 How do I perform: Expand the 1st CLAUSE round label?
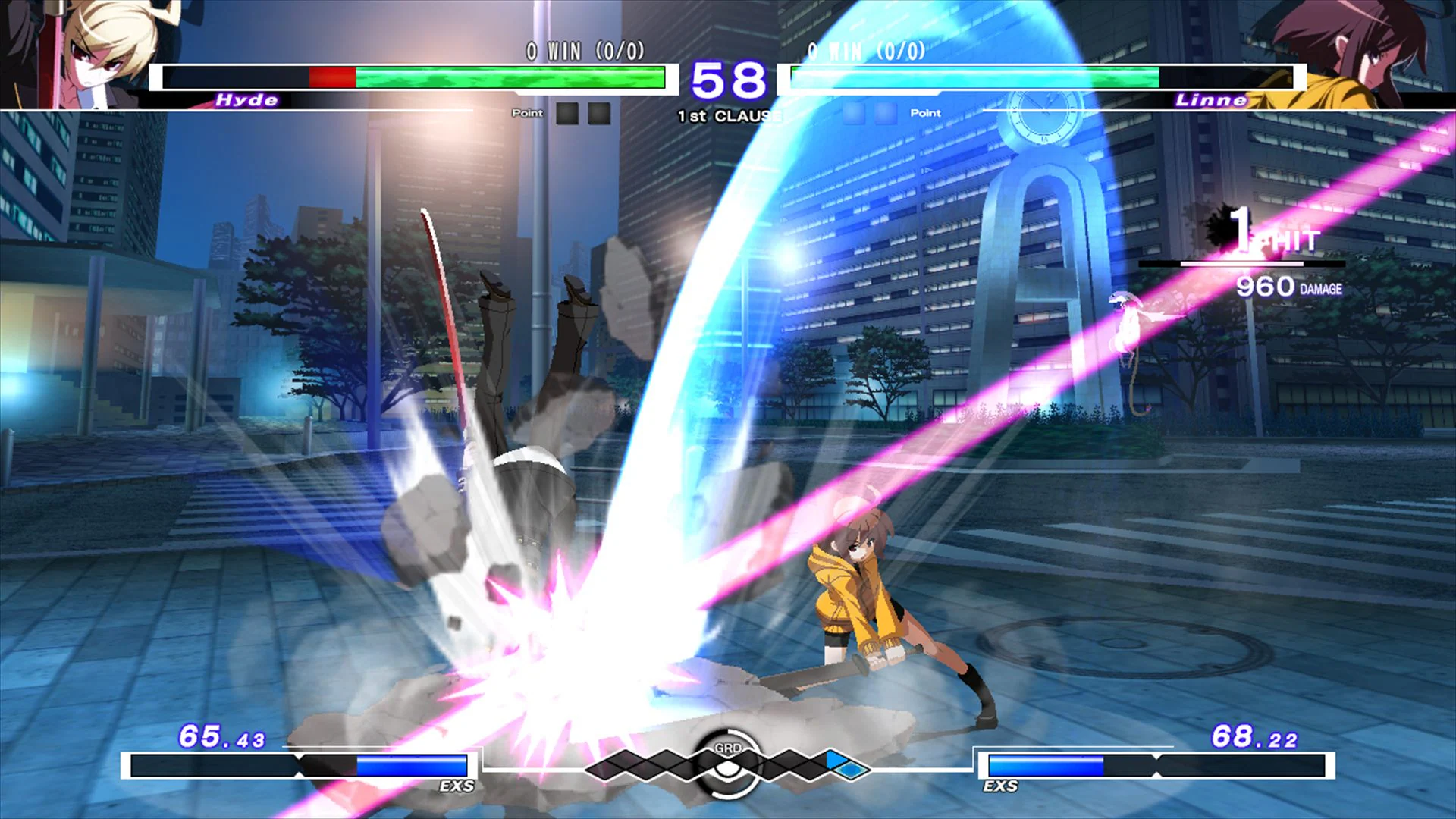tap(728, 116)
